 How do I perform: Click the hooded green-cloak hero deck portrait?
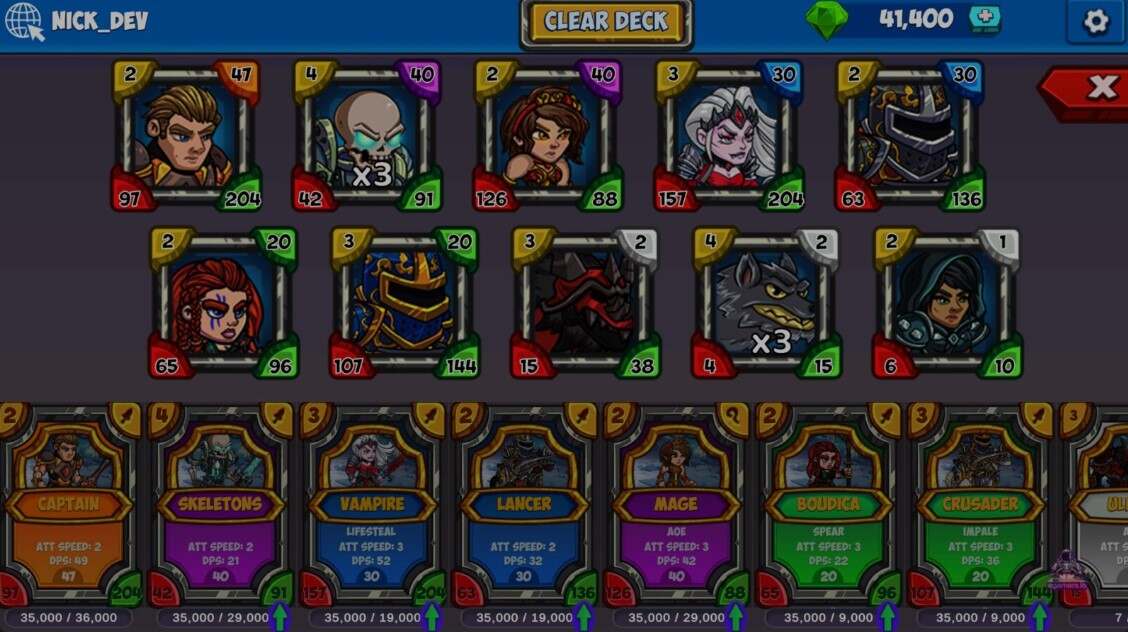(948, 302)
